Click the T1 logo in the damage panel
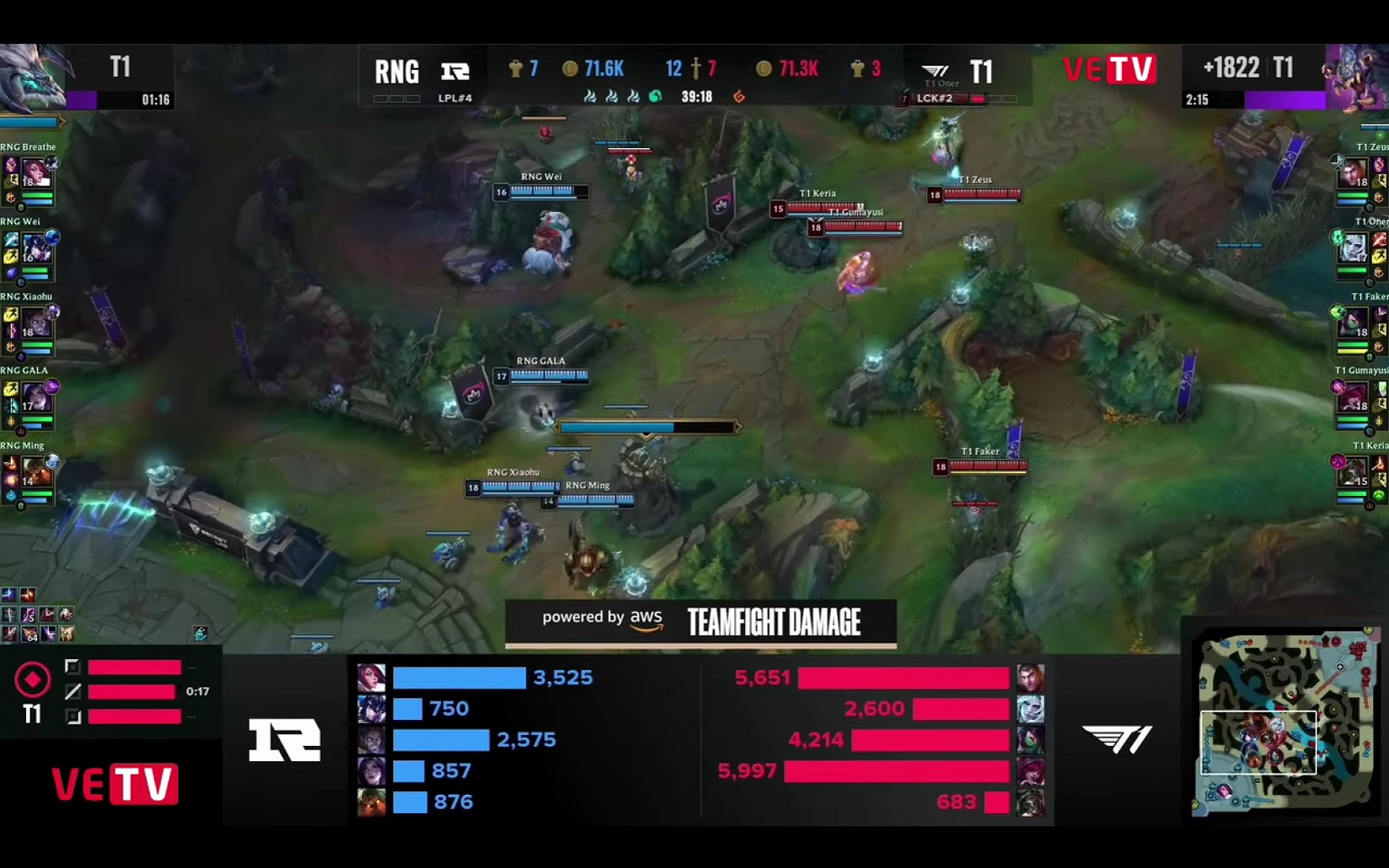 click(x=1117, y=739)
